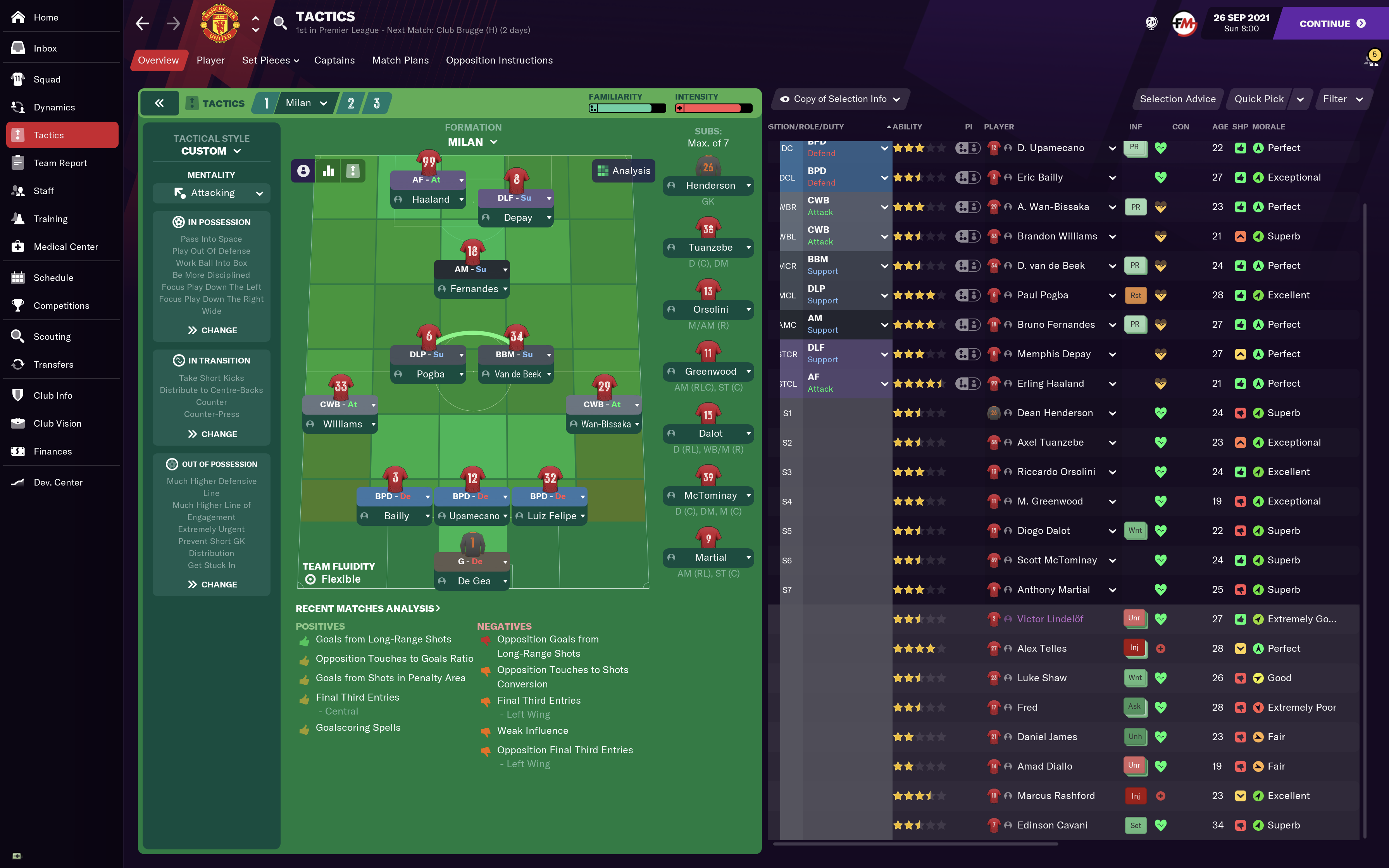Viewport: 1389px width, 868px height.
Task: Click the Selection Advice button
Action: 1177,99
